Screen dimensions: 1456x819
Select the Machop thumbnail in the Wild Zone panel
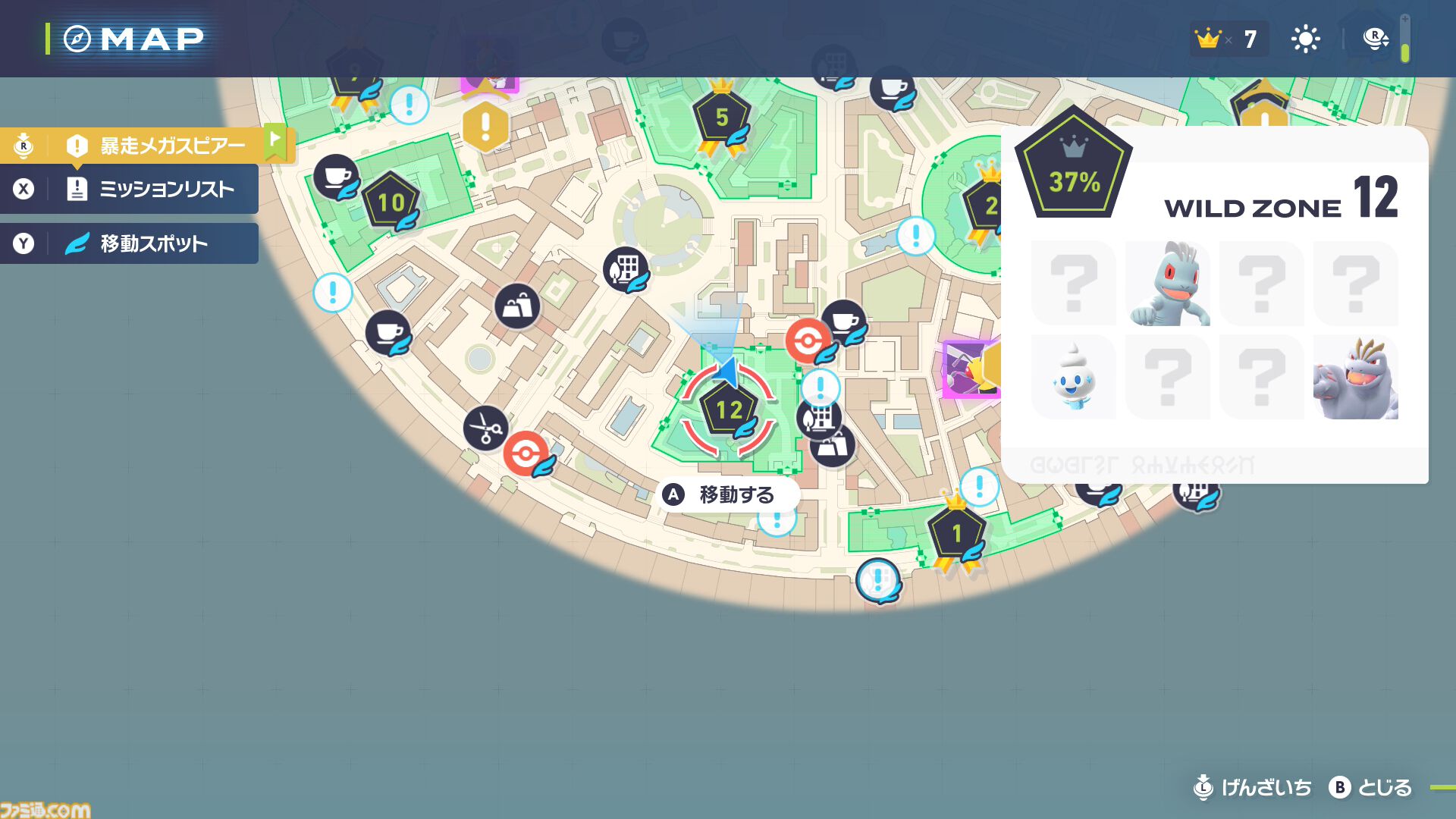pos(1168,284)
